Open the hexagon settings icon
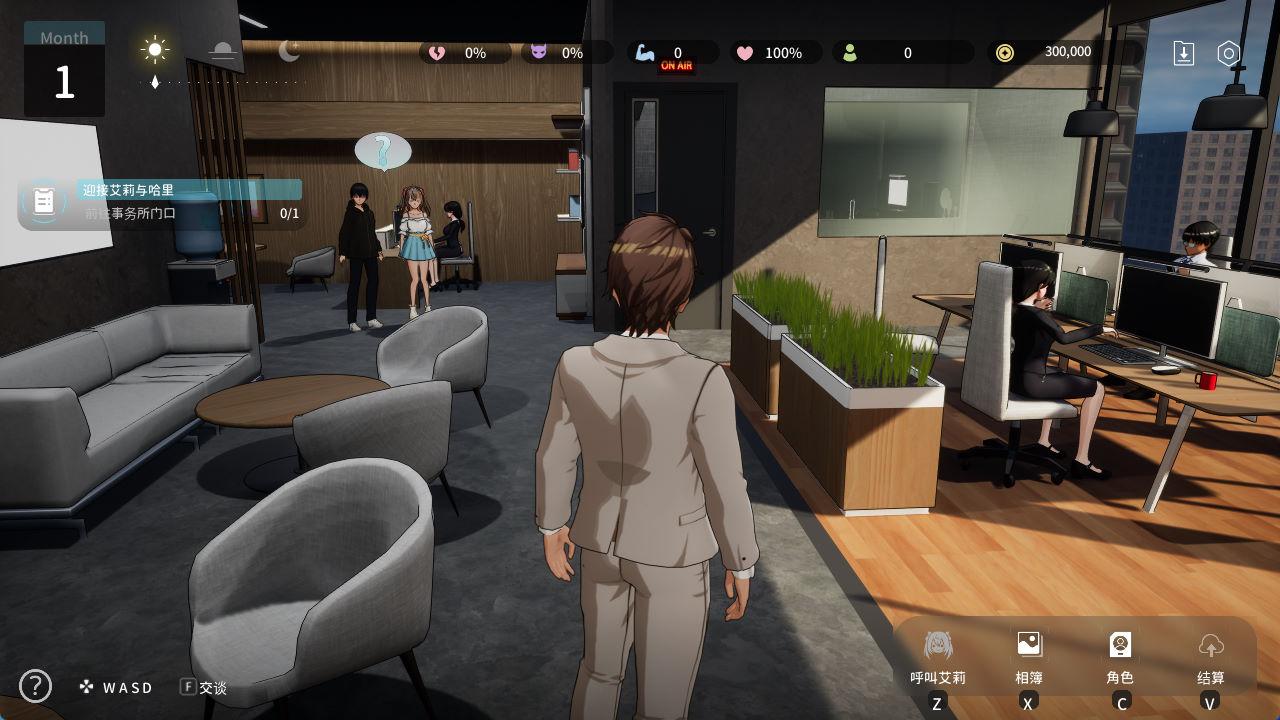 (1229, 53)
